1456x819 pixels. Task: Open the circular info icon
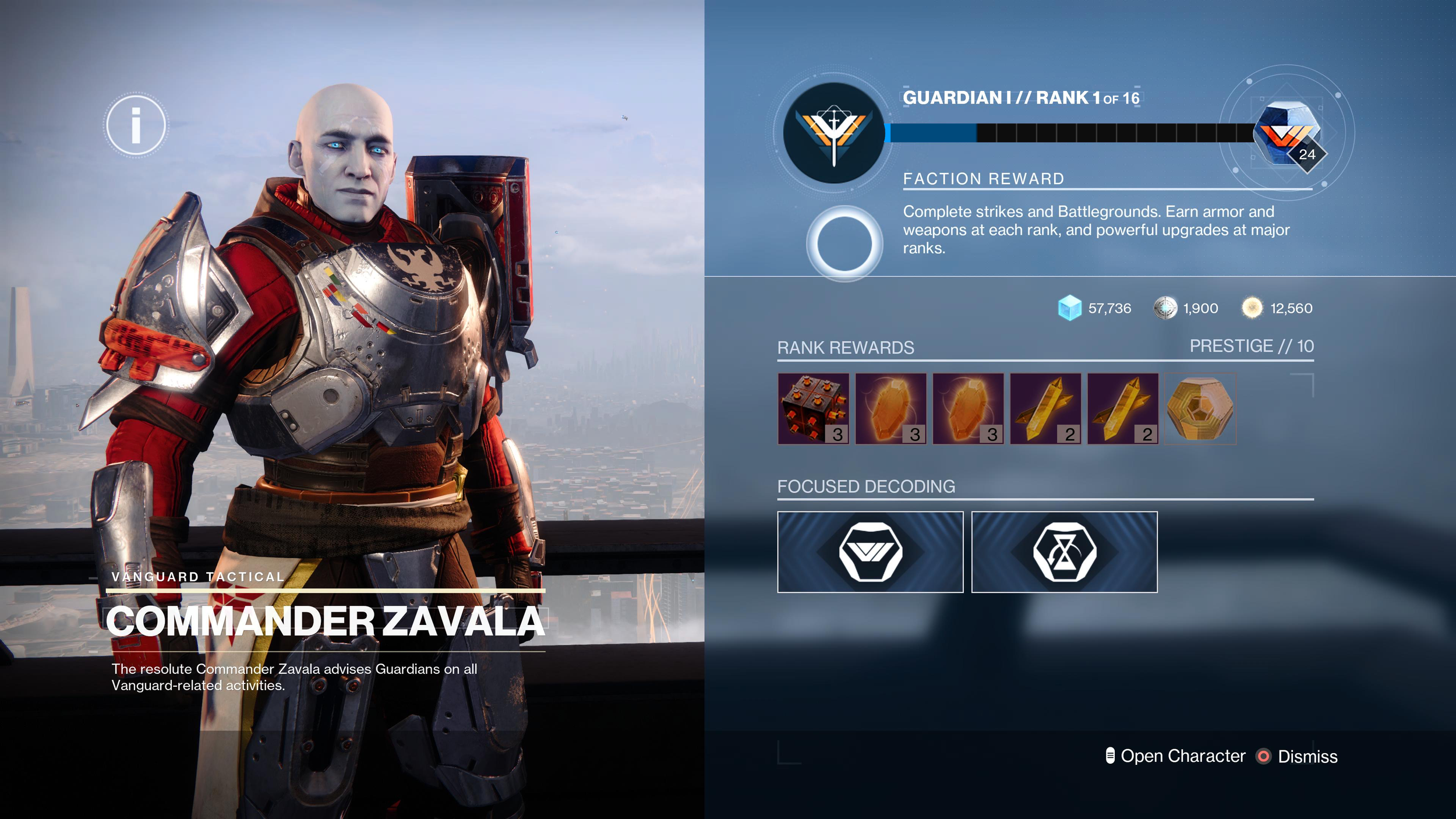[x=136, y=125]
